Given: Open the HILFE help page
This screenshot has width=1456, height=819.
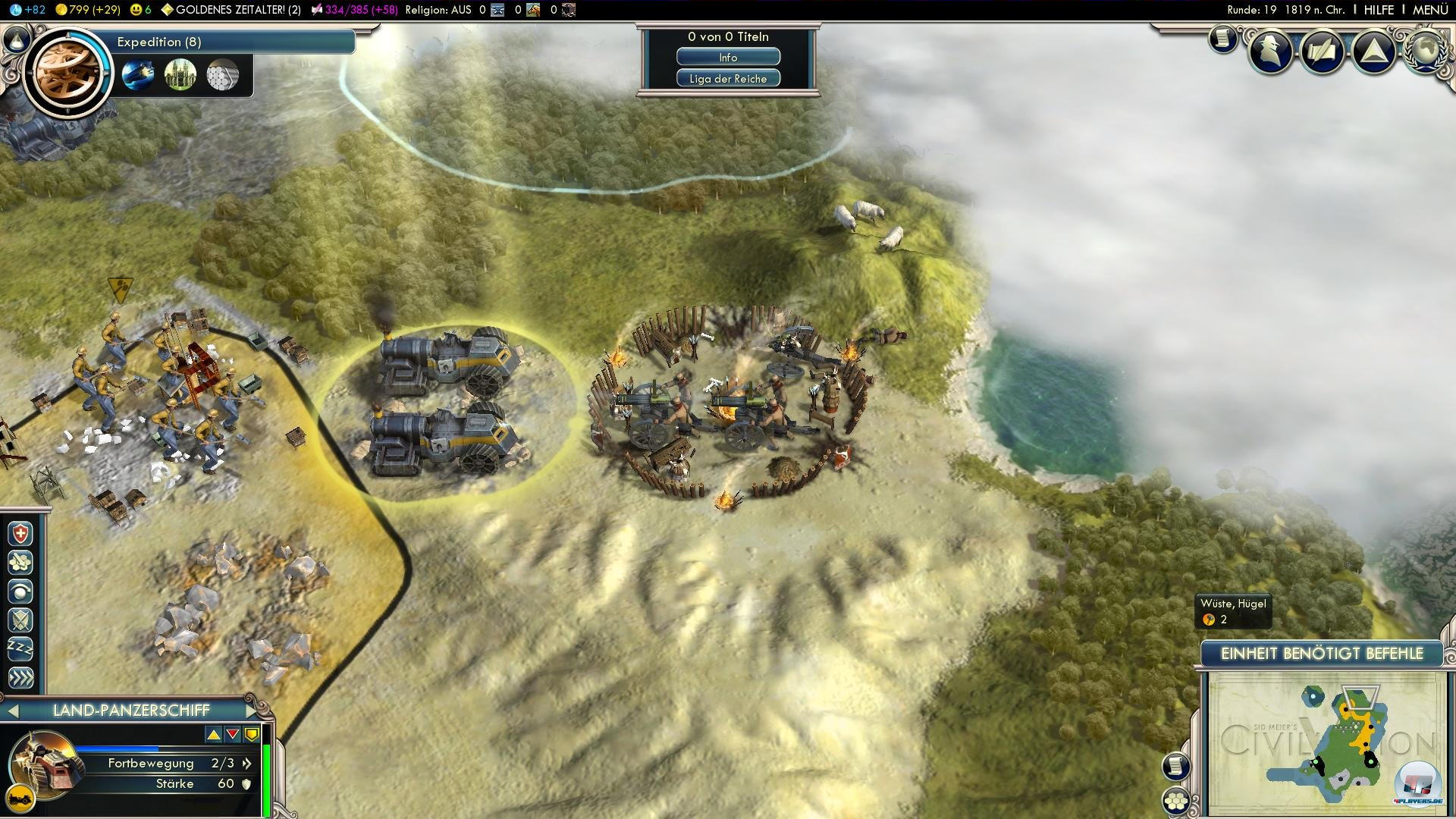Looking at the screenshot, I should tap(1379, 10).
